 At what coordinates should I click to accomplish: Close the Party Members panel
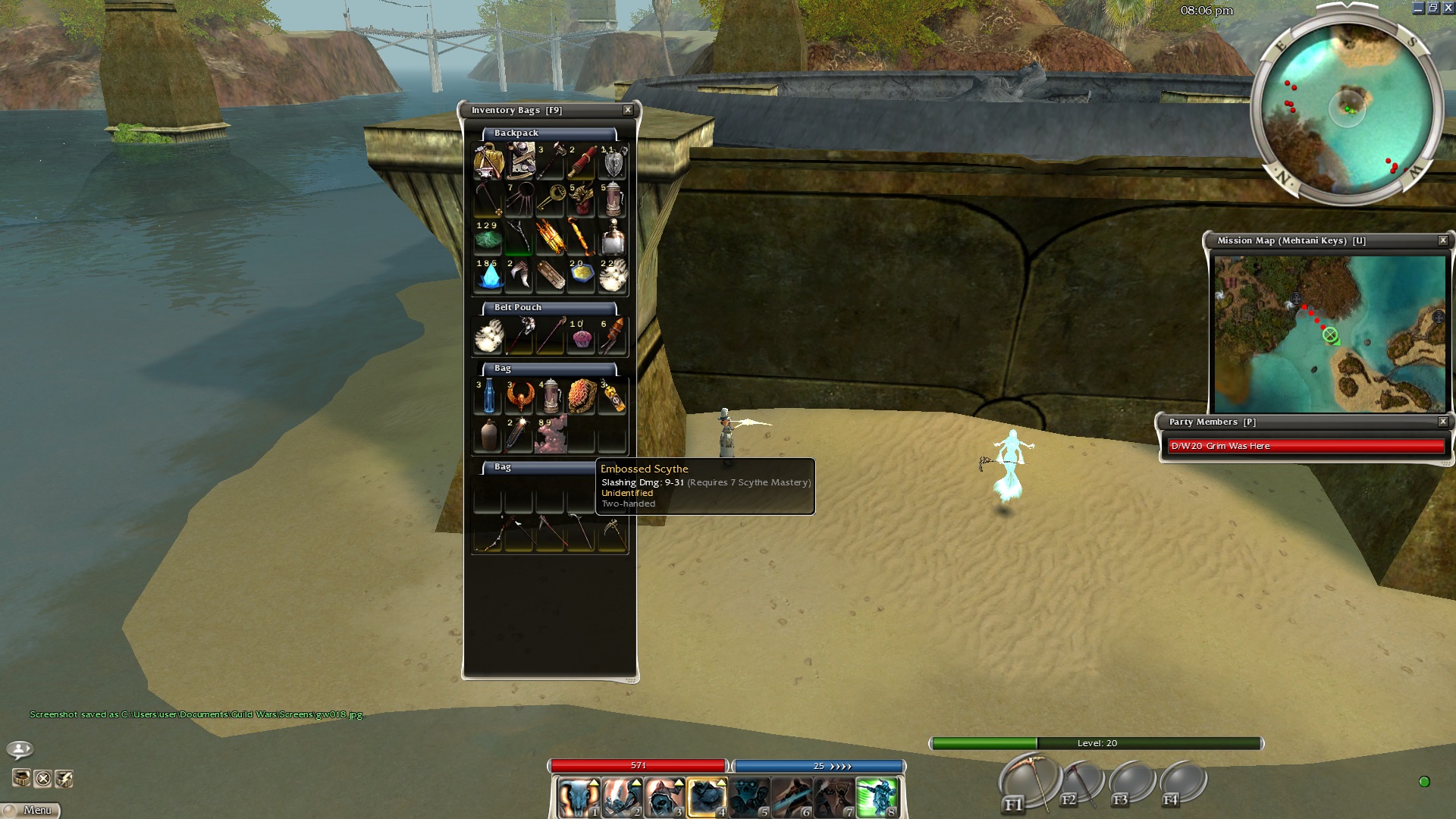[1443, 422]
